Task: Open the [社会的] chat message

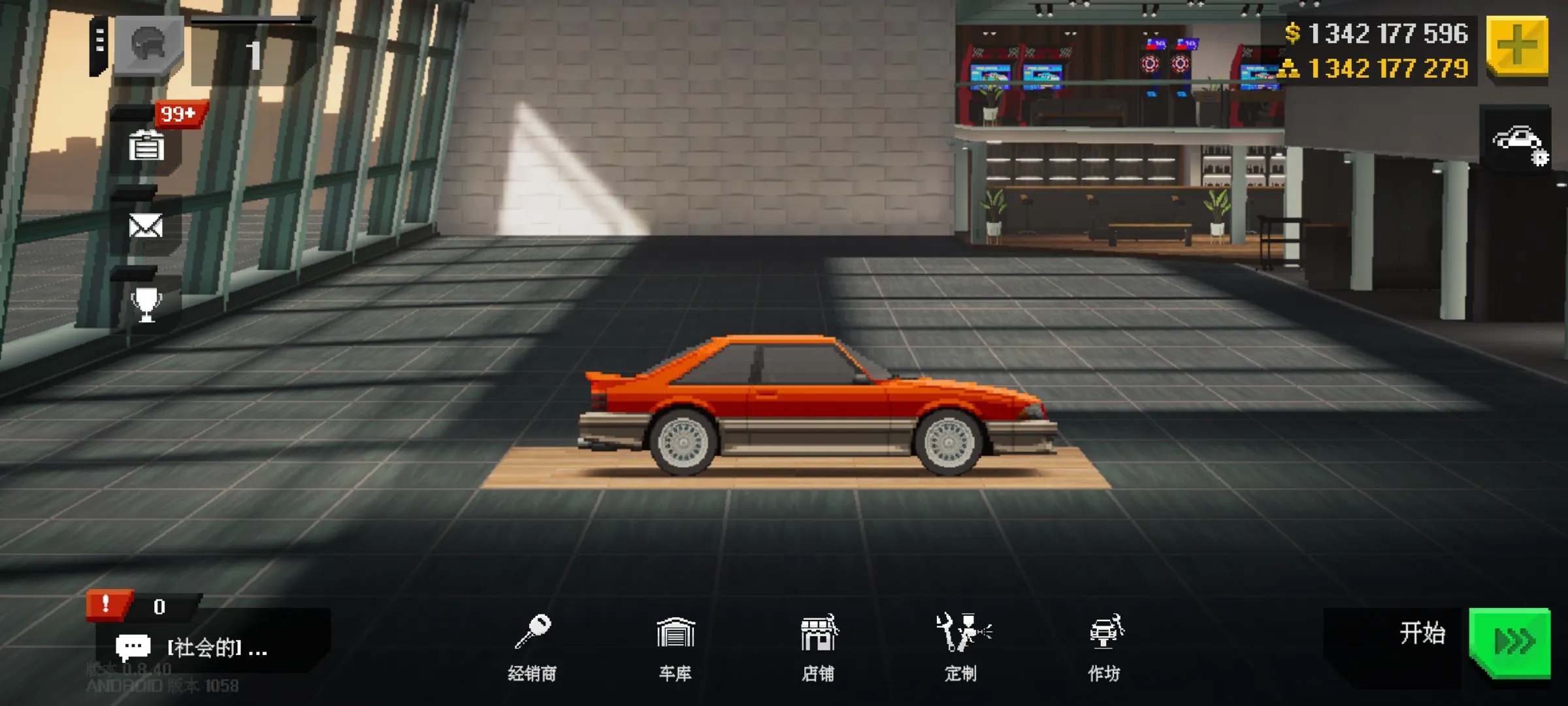Action: 196,647
